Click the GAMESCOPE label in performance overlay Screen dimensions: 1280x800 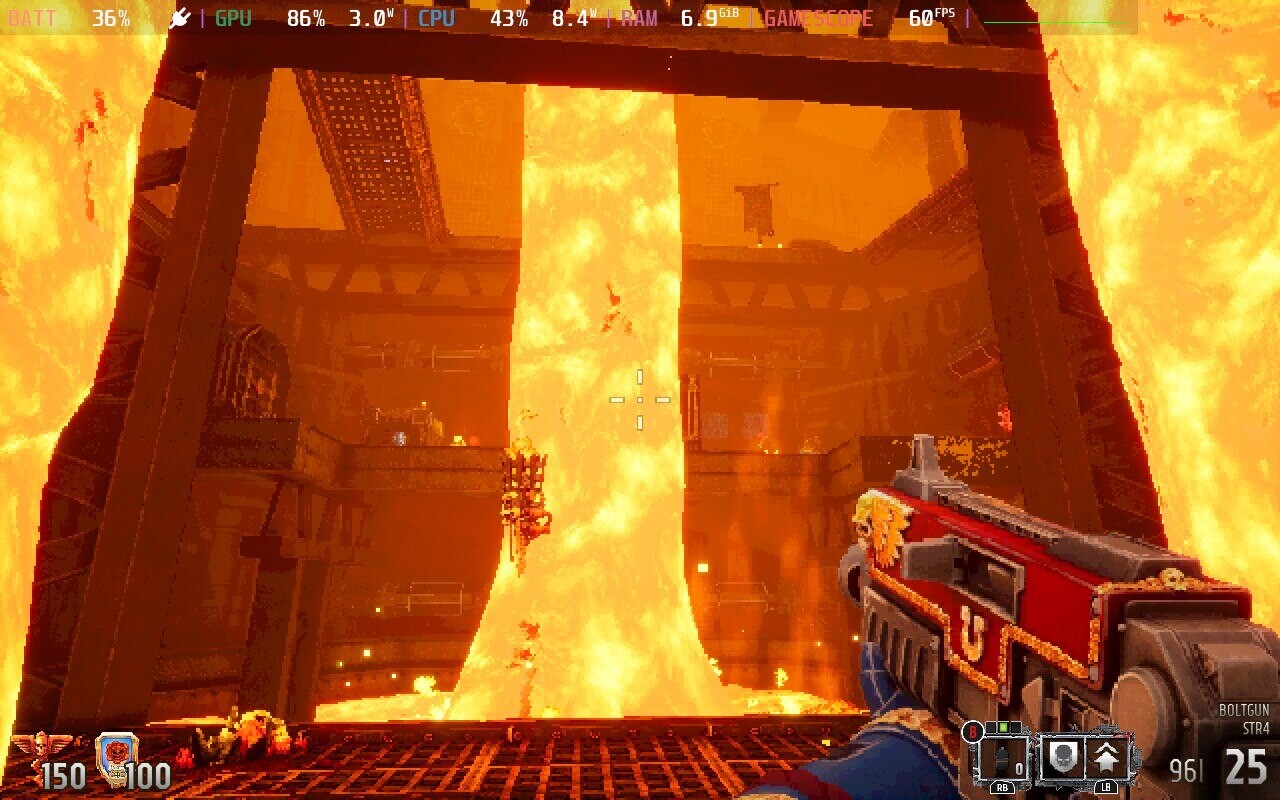(818, 18)
